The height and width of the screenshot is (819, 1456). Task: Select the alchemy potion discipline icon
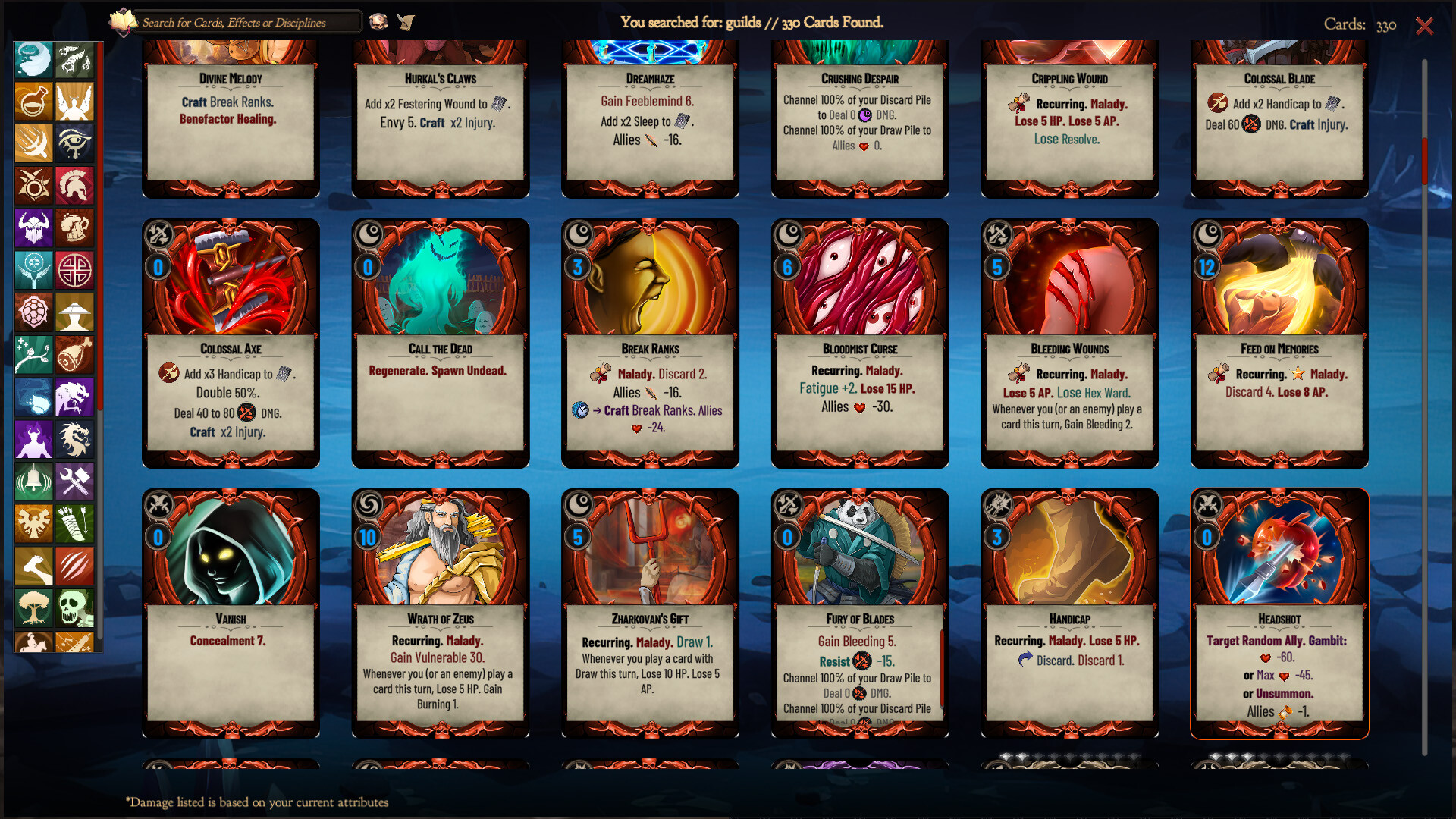[34, 102]
